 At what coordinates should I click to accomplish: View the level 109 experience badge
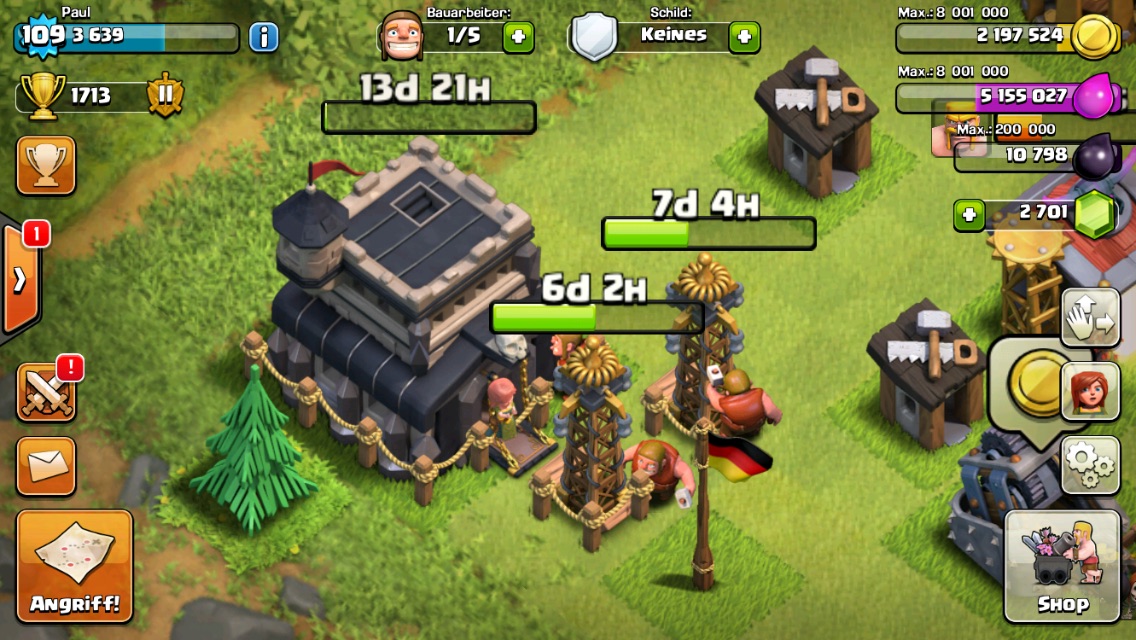click(42, 36)
